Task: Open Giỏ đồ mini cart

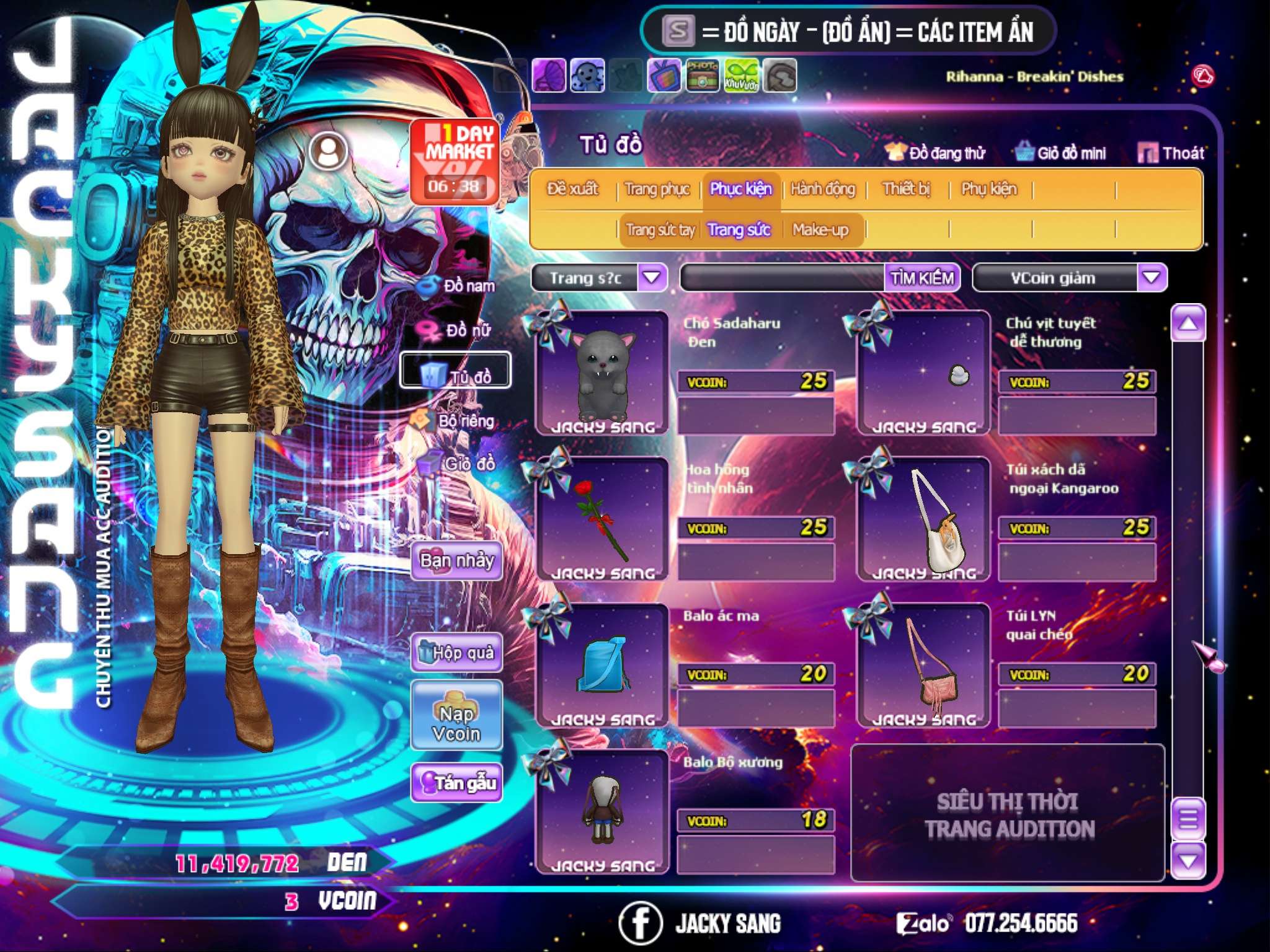Action: pos(1061,153)
